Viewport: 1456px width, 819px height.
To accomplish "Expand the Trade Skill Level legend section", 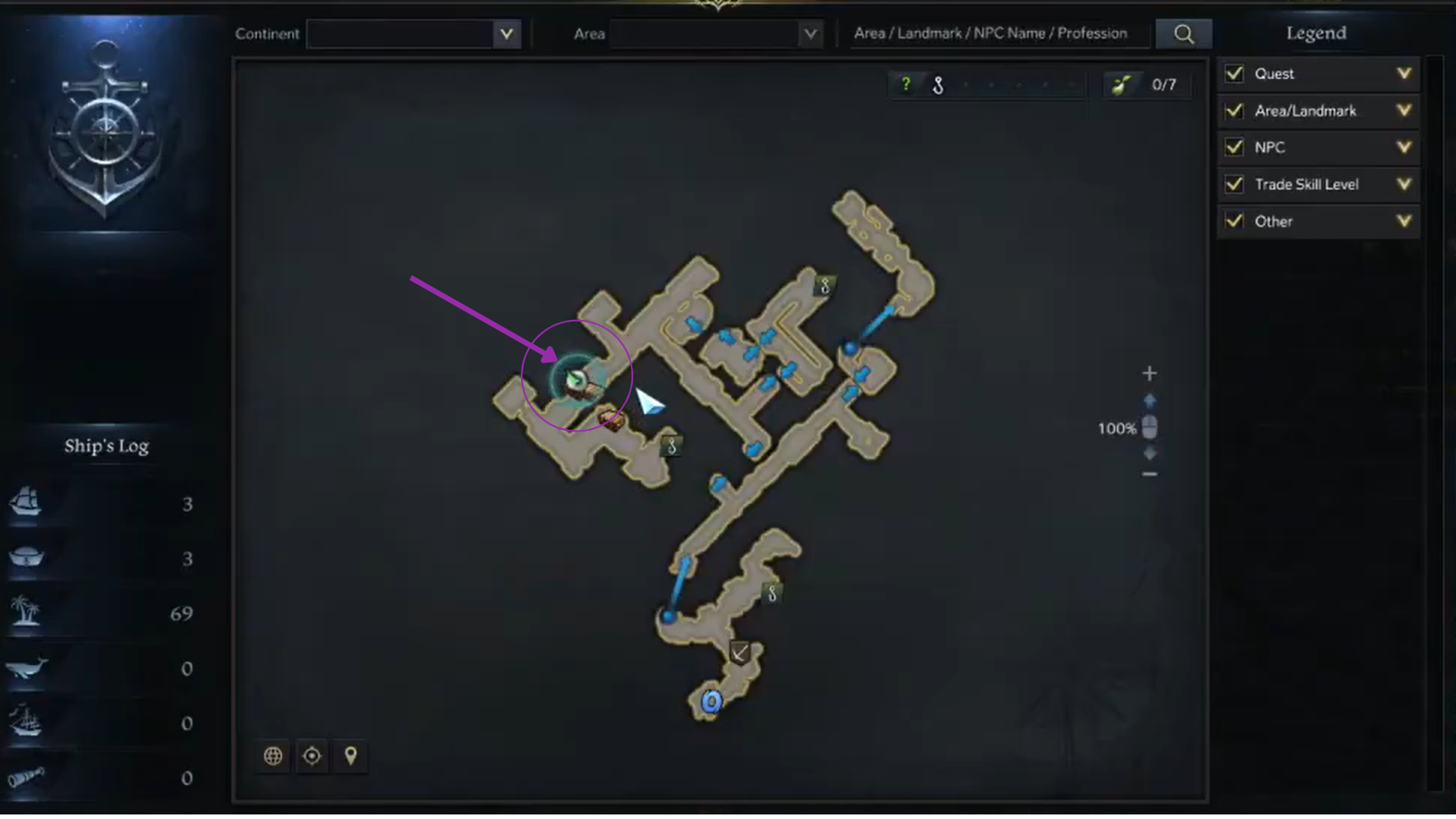I will click(x=1405, y=184).
